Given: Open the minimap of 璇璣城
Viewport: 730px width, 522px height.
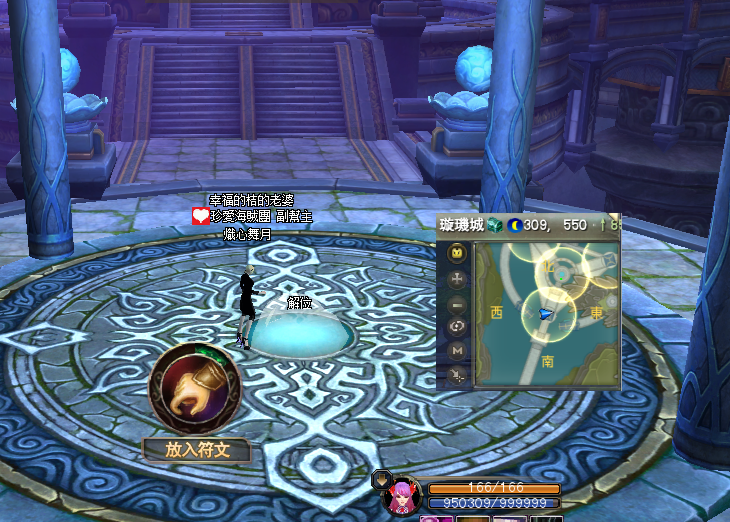Looking at the screenshot, I should tap(546, 315).
